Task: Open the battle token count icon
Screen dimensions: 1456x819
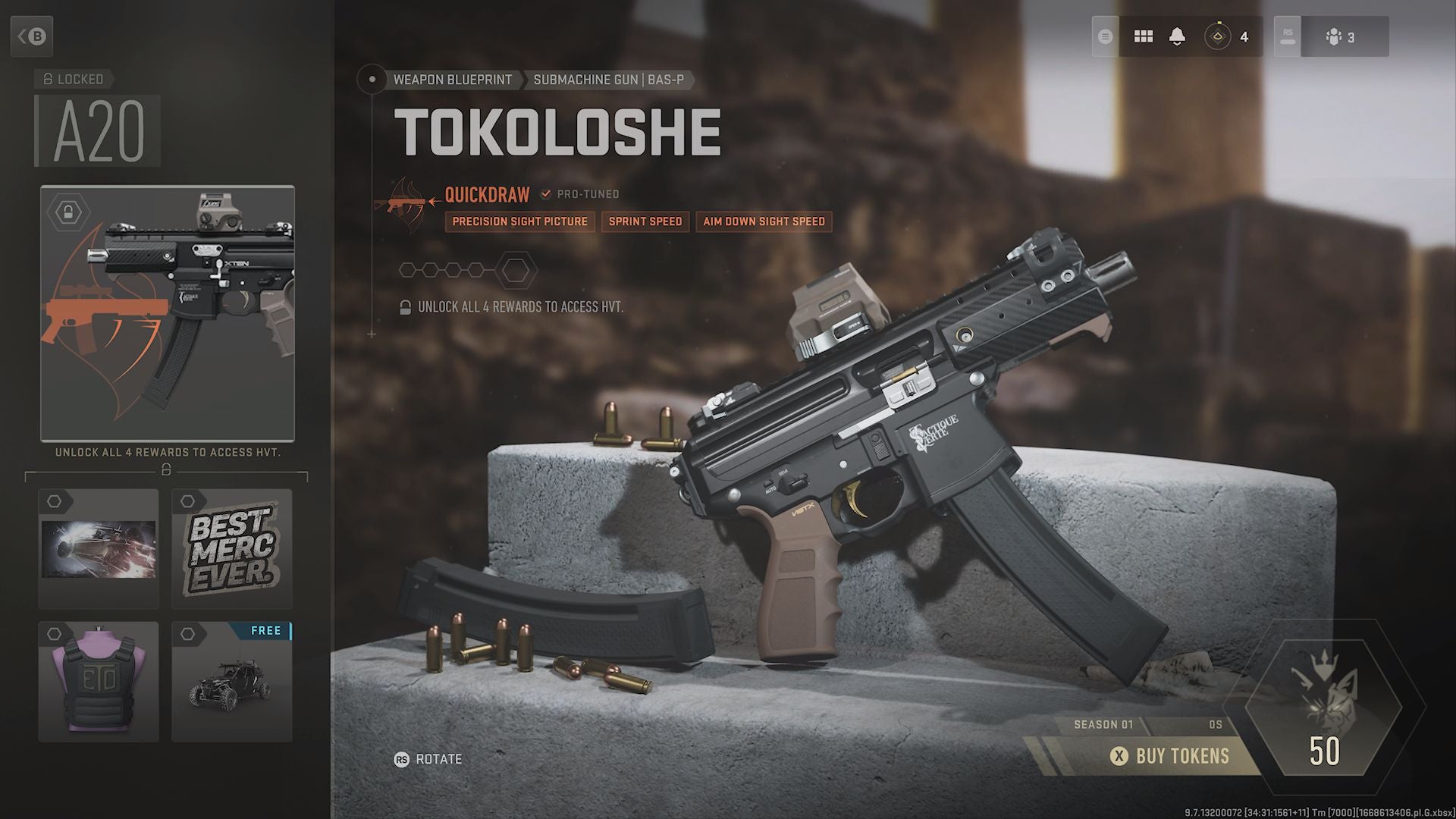Action: tap(1227, 36)
